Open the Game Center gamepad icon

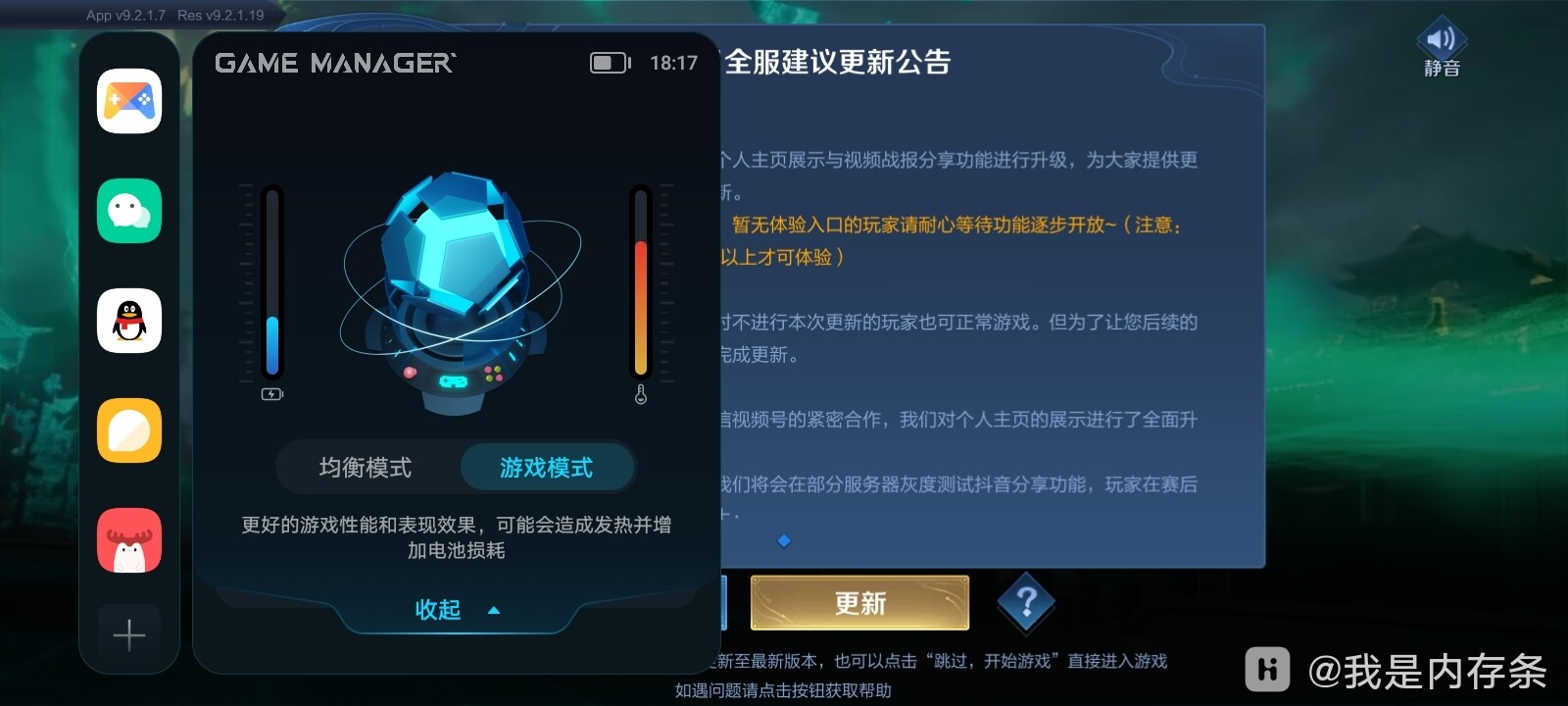tap(128, 101)
